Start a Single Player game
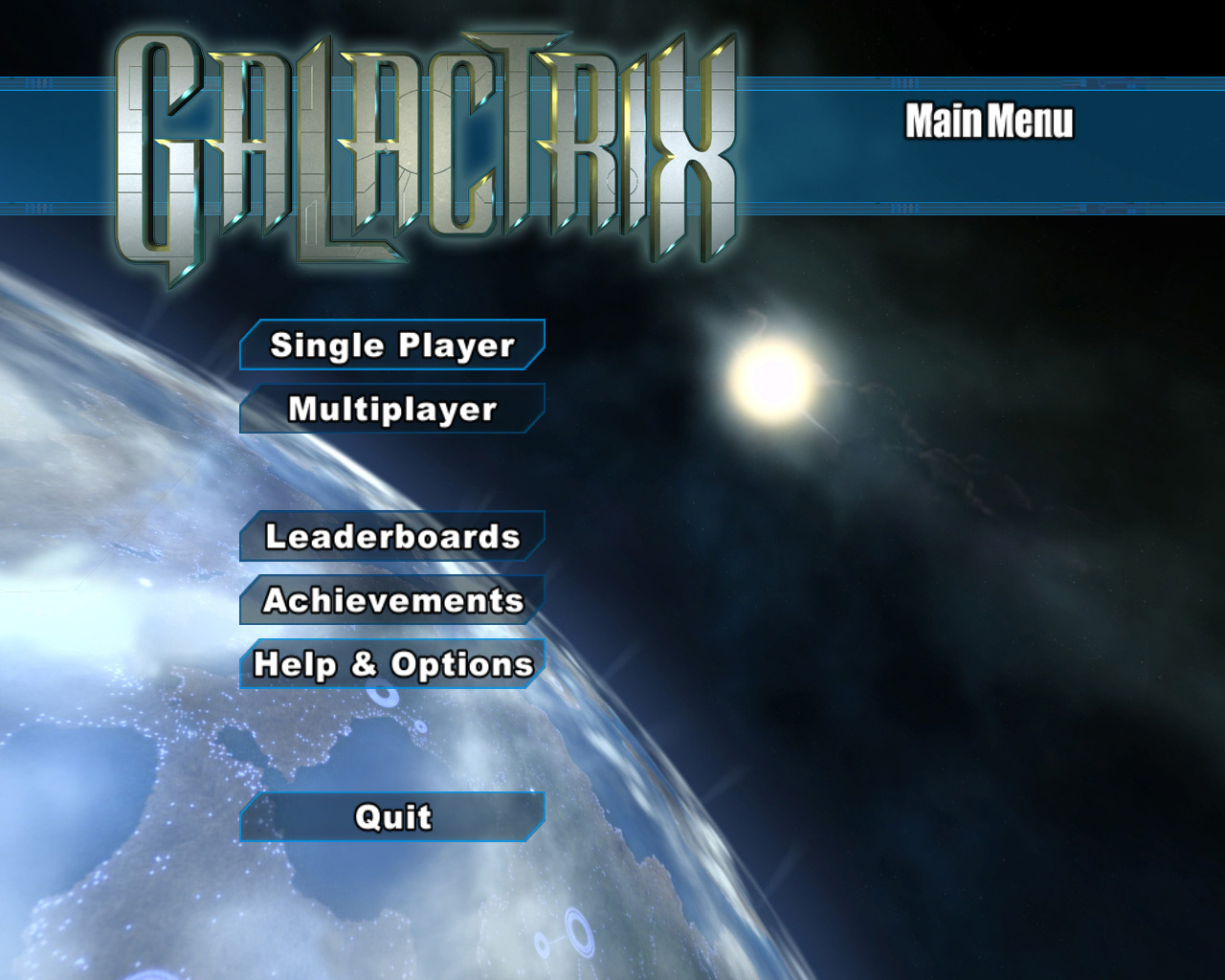The image size is (1225, 980). tap(392, 345)
